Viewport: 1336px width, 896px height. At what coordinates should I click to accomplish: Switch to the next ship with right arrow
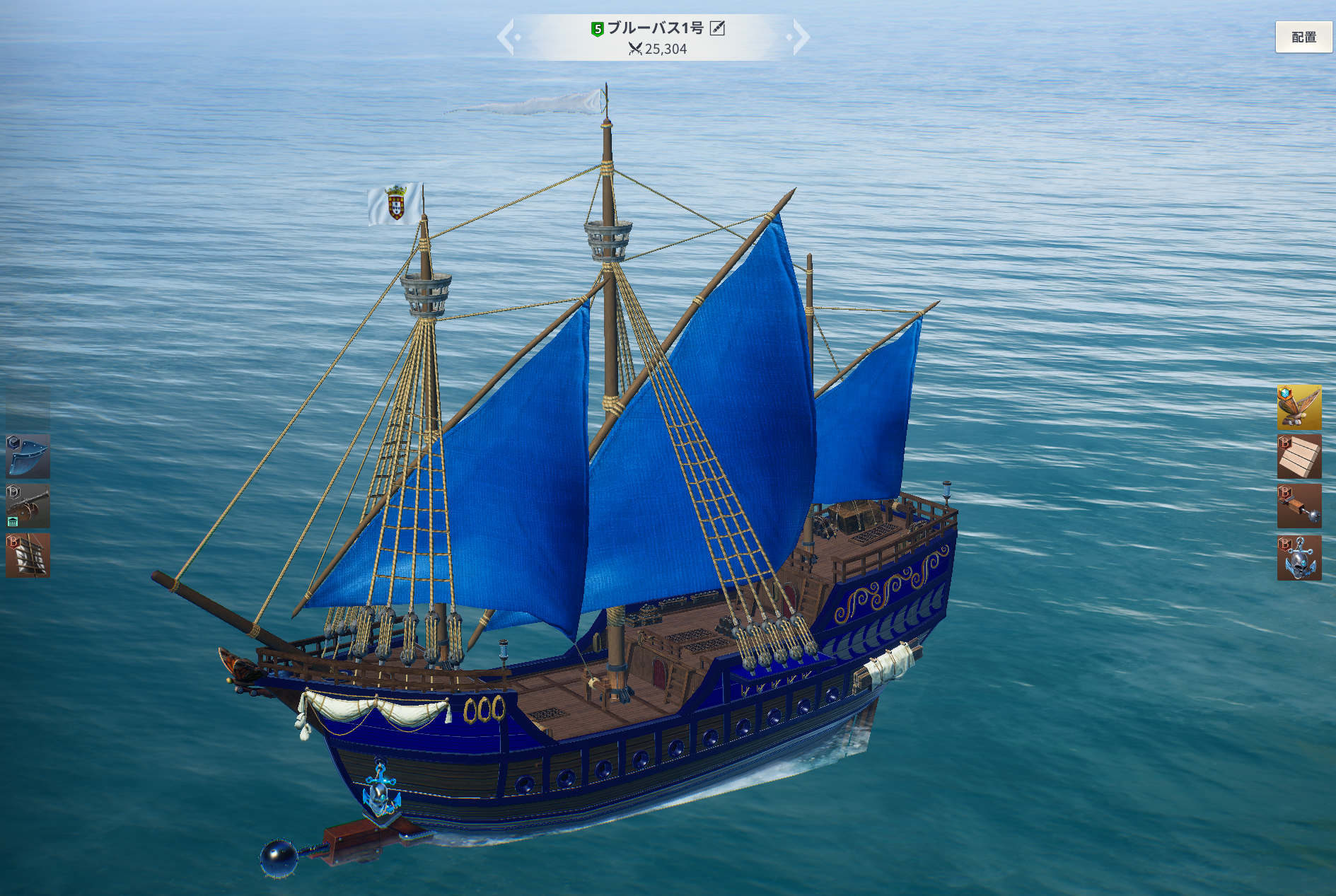[800, 37]
